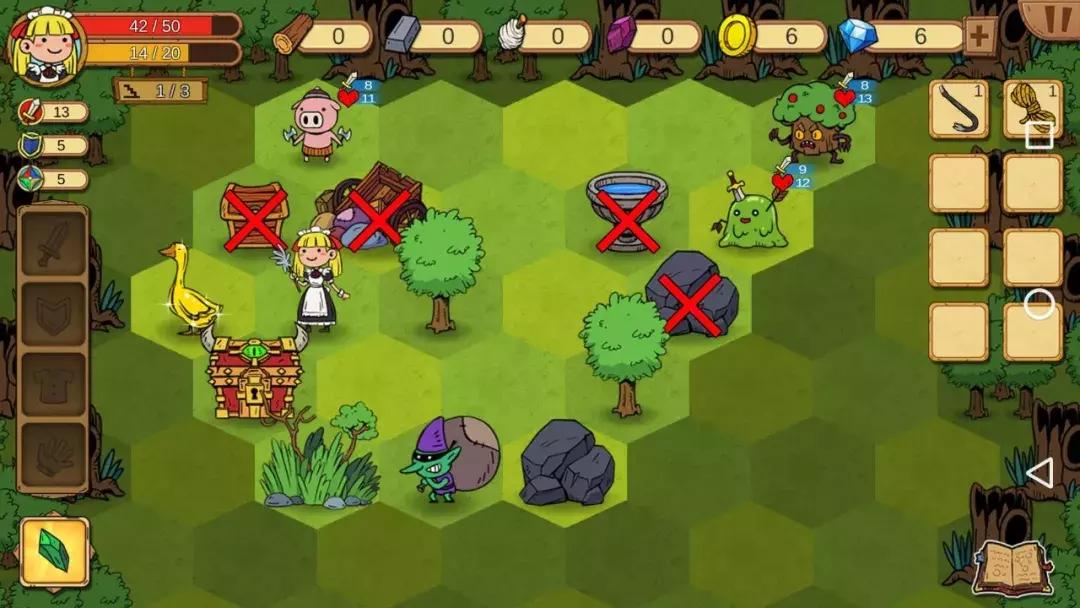This screenshot has height=608, width=1080.
Task: Select the crowbar inventory slot
Action: [959, 110]
